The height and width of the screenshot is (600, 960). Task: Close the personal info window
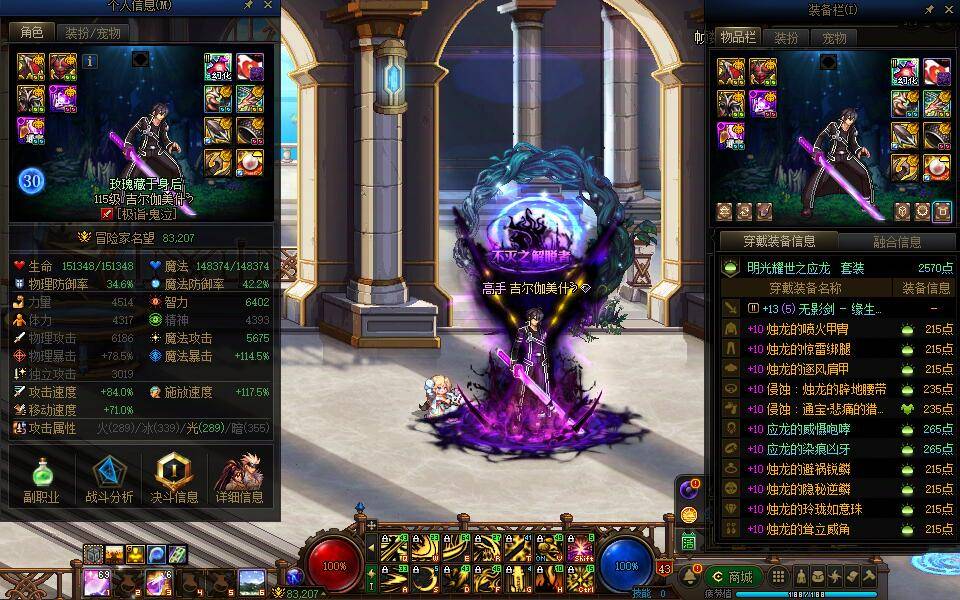268,6
